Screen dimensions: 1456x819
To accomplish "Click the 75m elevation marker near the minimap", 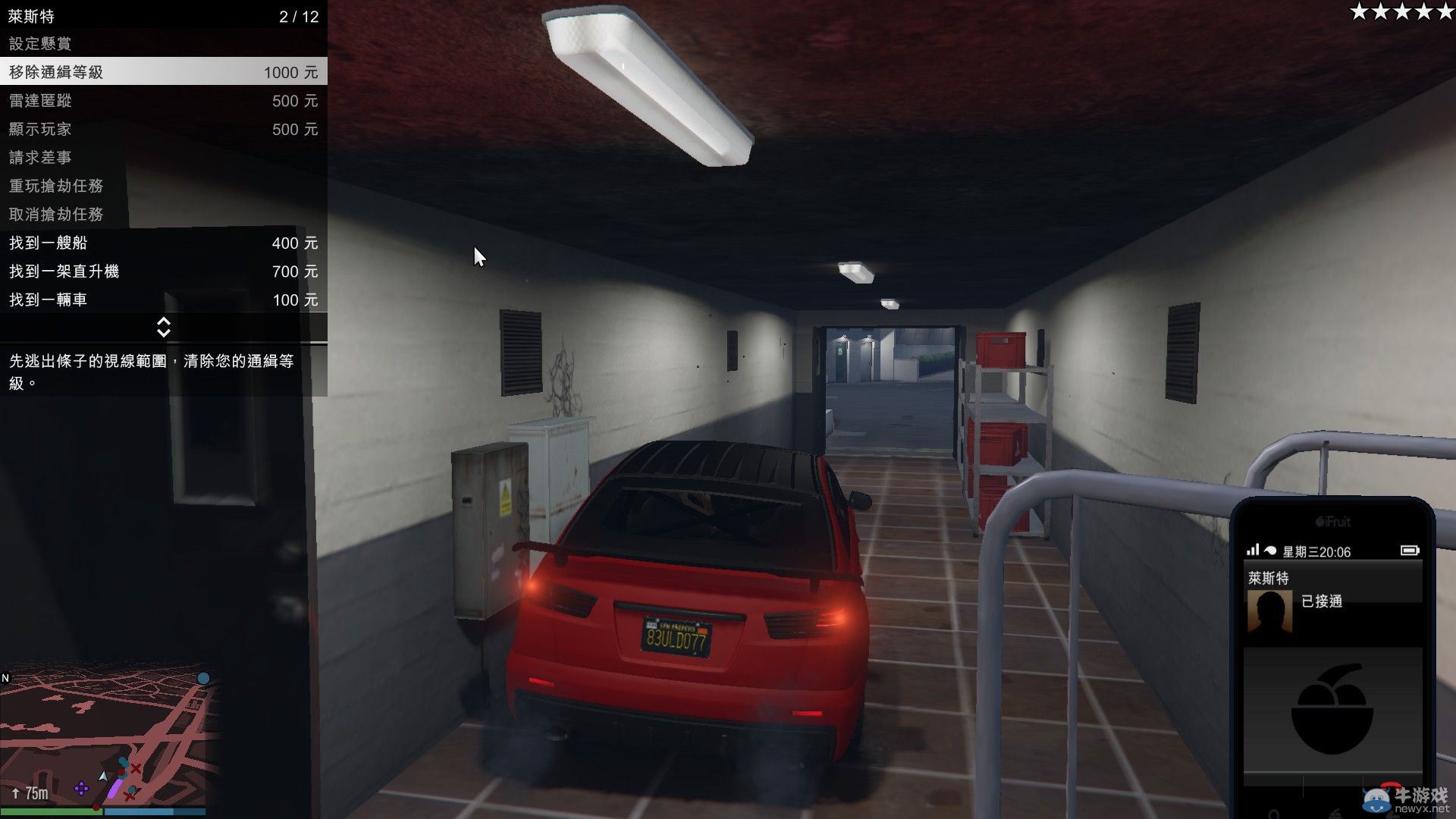I will click(x=33, y=793).
